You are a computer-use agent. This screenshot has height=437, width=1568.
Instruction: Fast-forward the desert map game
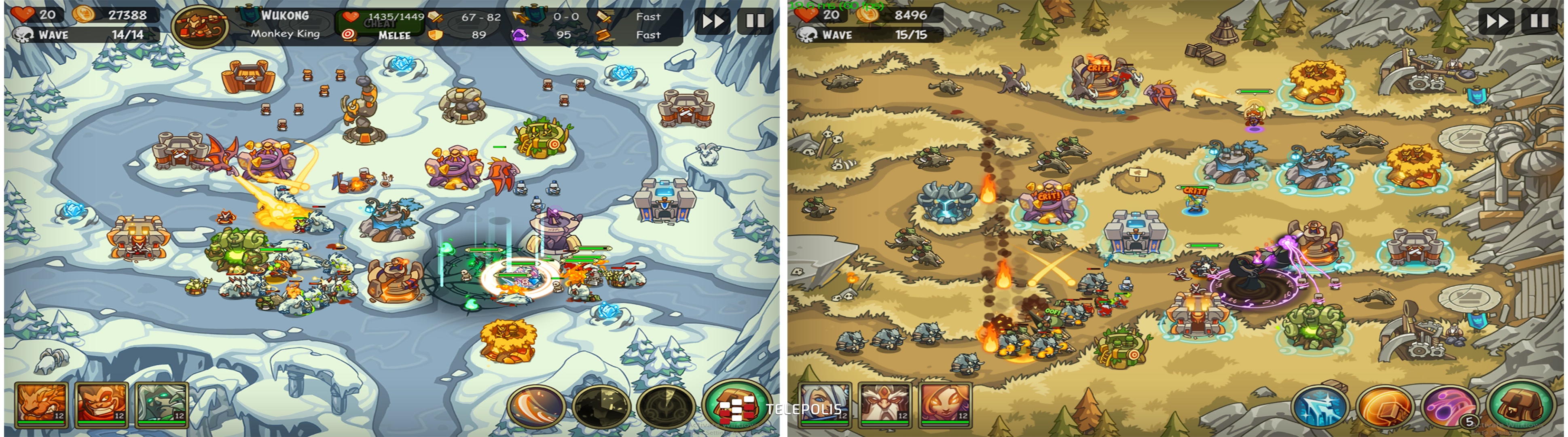(x=1497, y=22)
